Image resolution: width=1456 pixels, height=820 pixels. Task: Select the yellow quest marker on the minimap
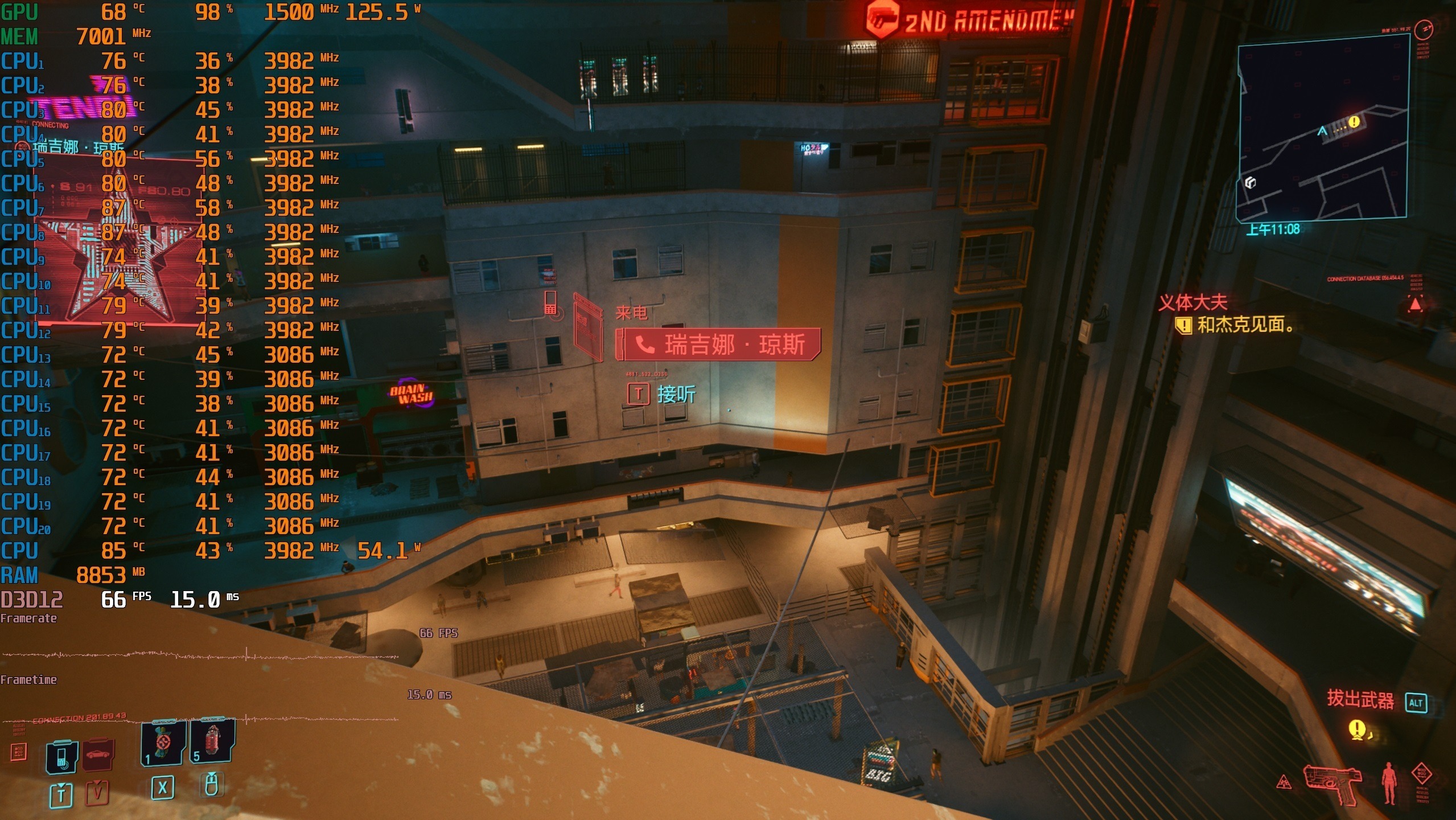pyautogui.click(x=1354, y=121)
